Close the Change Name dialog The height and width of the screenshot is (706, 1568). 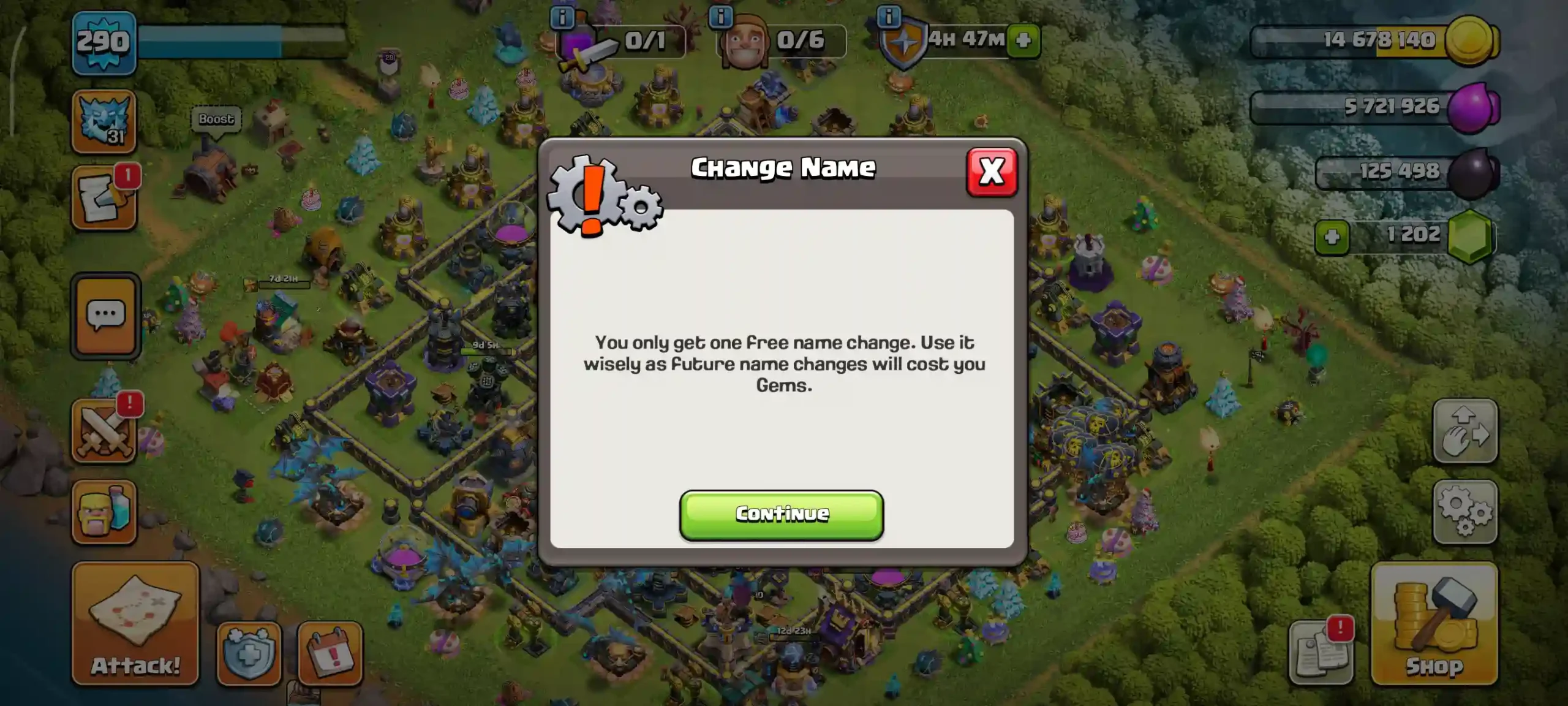pyautogui.click(x=992, y=172)
